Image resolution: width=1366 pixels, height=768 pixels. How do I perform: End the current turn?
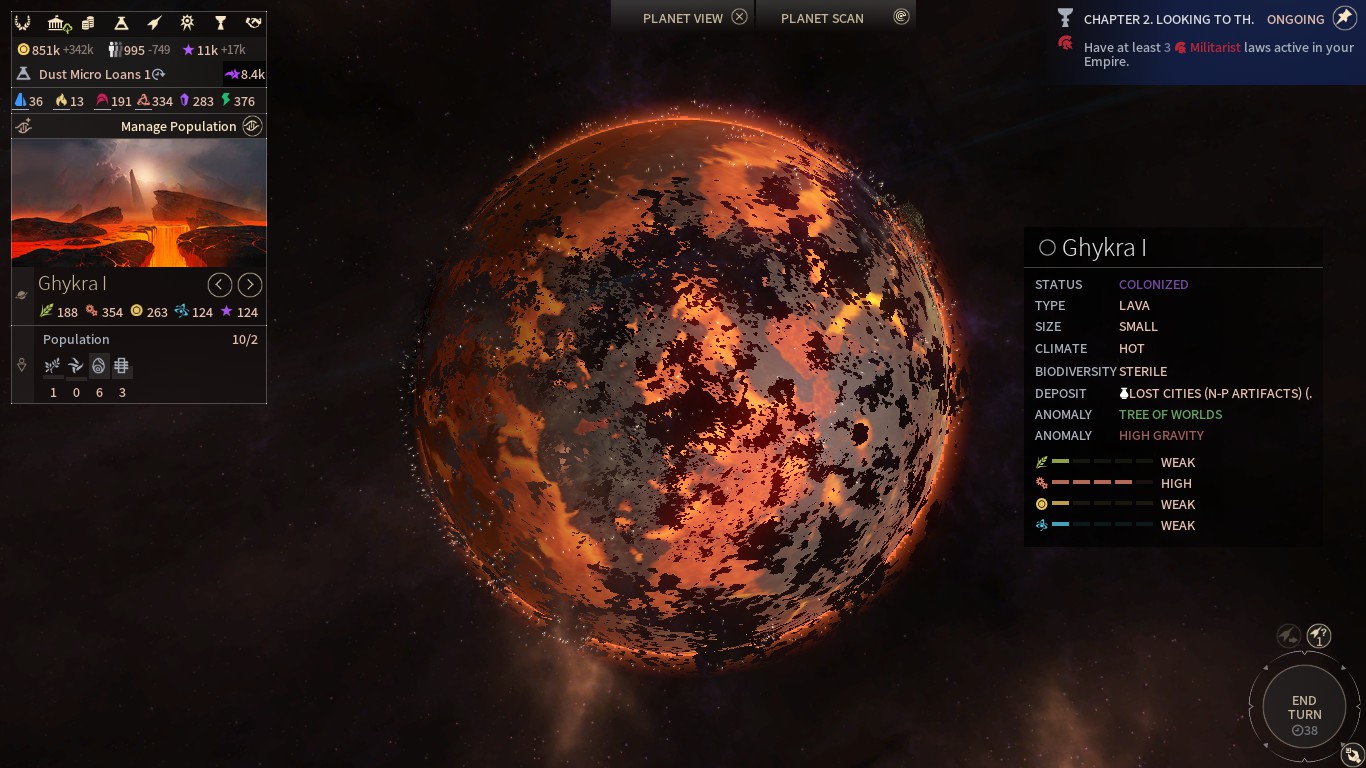1304,708
